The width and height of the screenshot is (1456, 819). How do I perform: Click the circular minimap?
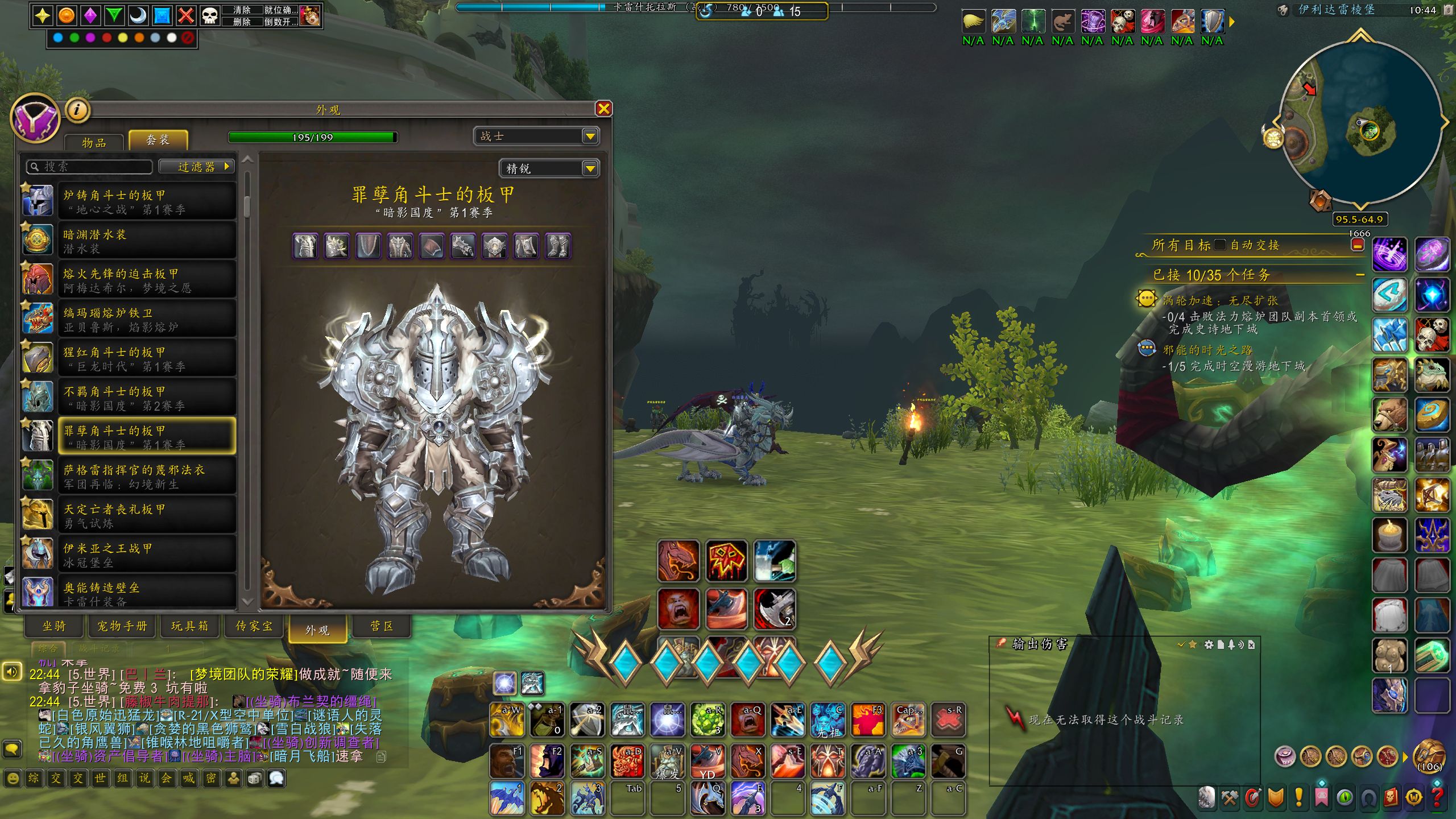1360,122
